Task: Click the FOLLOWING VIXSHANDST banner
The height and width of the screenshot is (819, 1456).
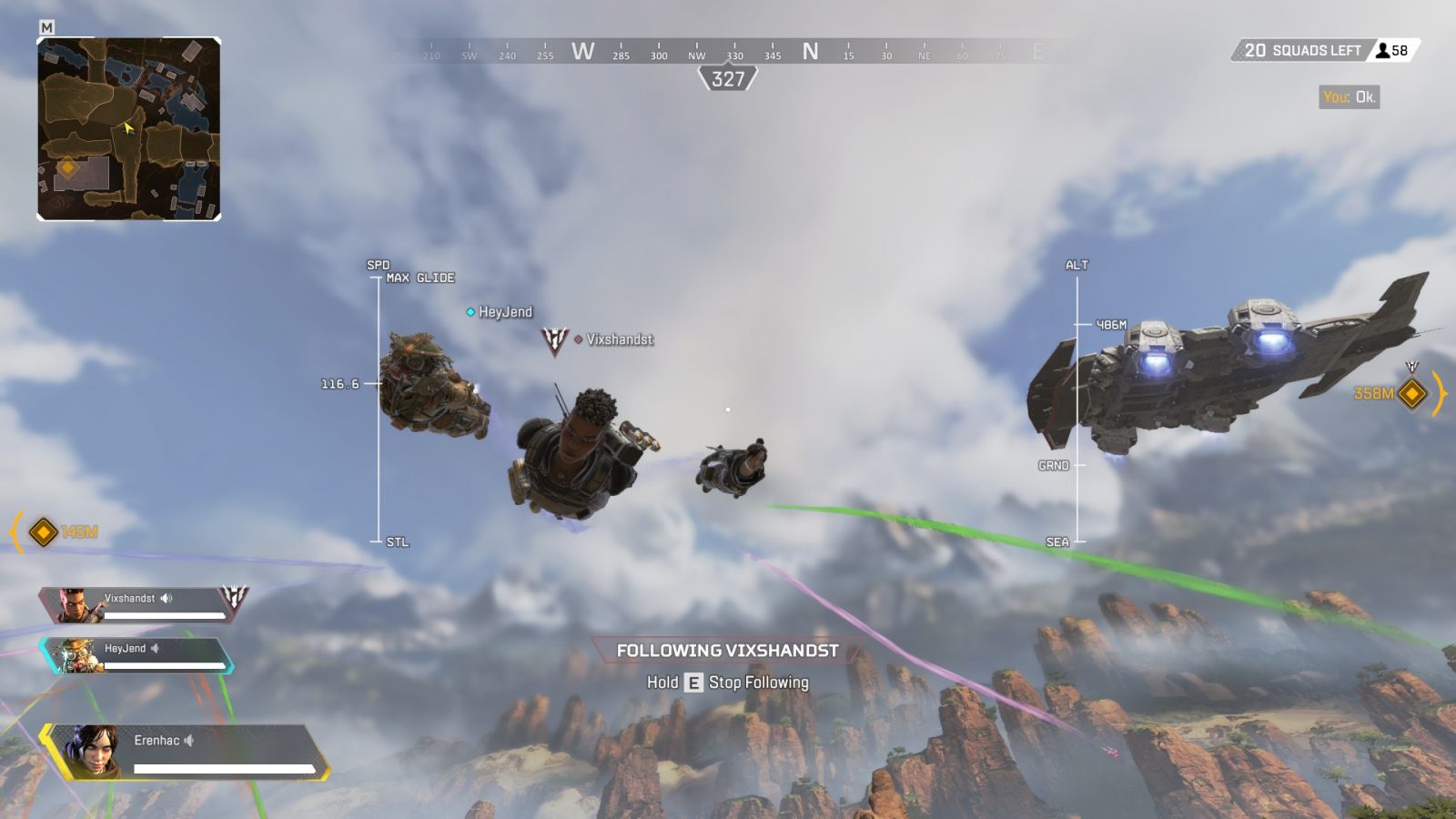Action: (727, 652)
